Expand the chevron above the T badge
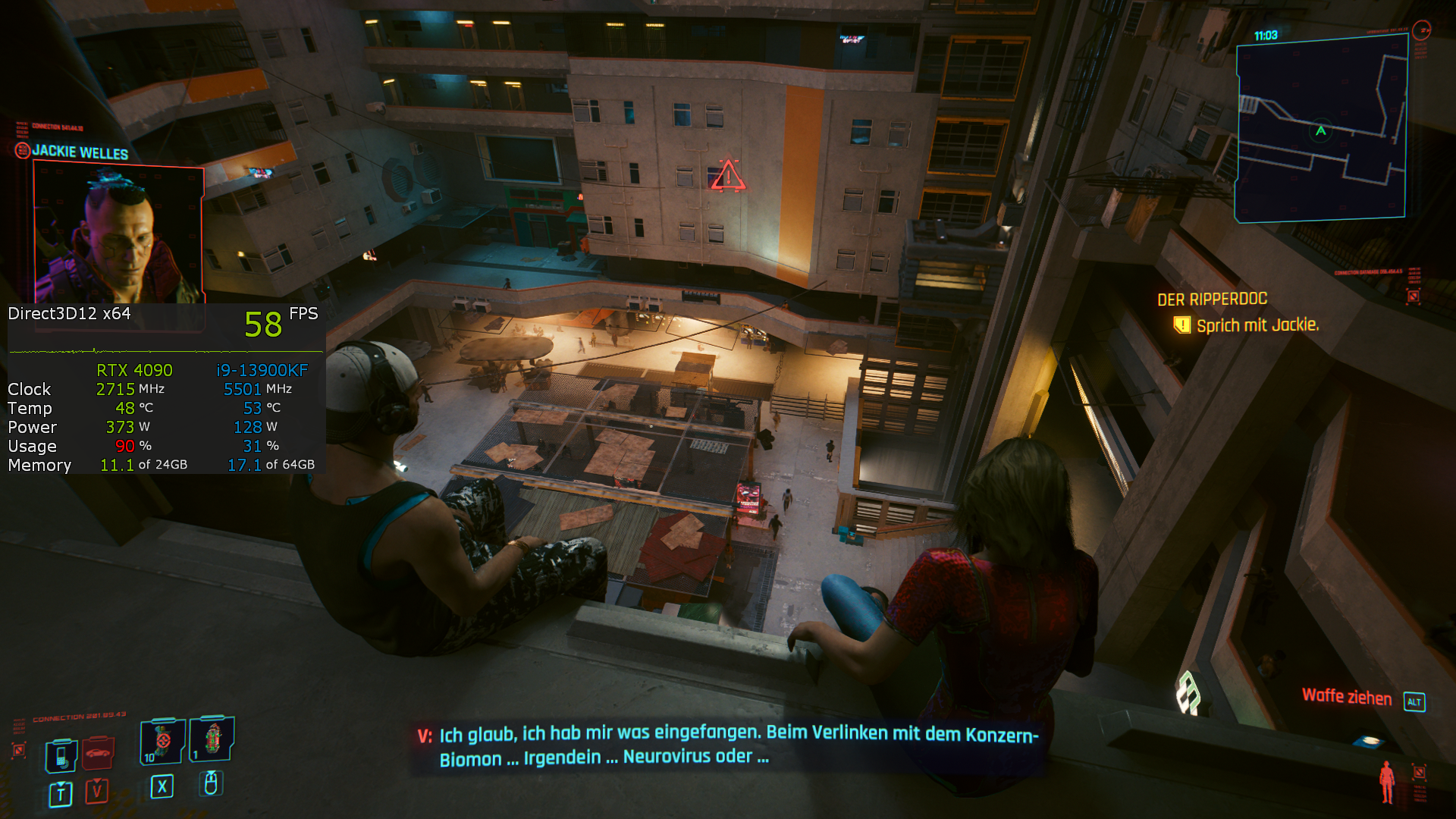Image resolution: width=1456 pixels, height=819 pixels. [60, 784]
